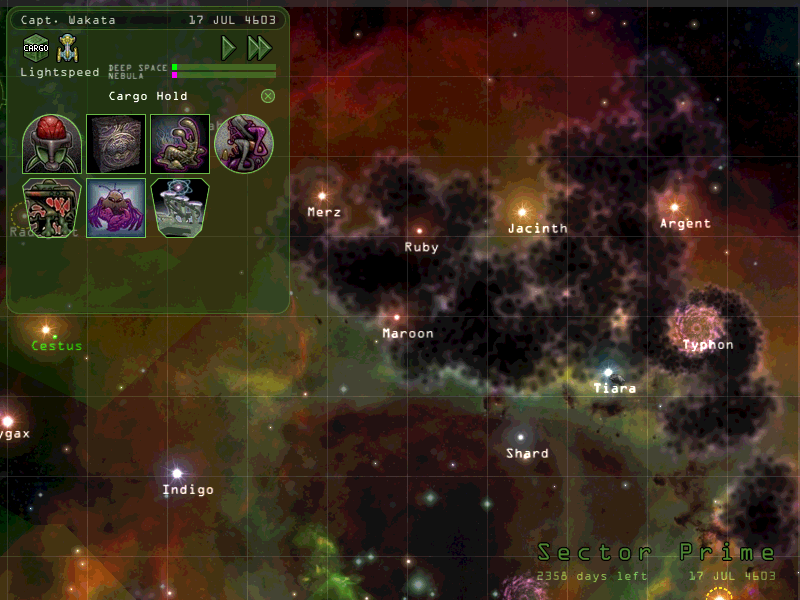Select the Tiara star on the starmap

click(607, 372)
